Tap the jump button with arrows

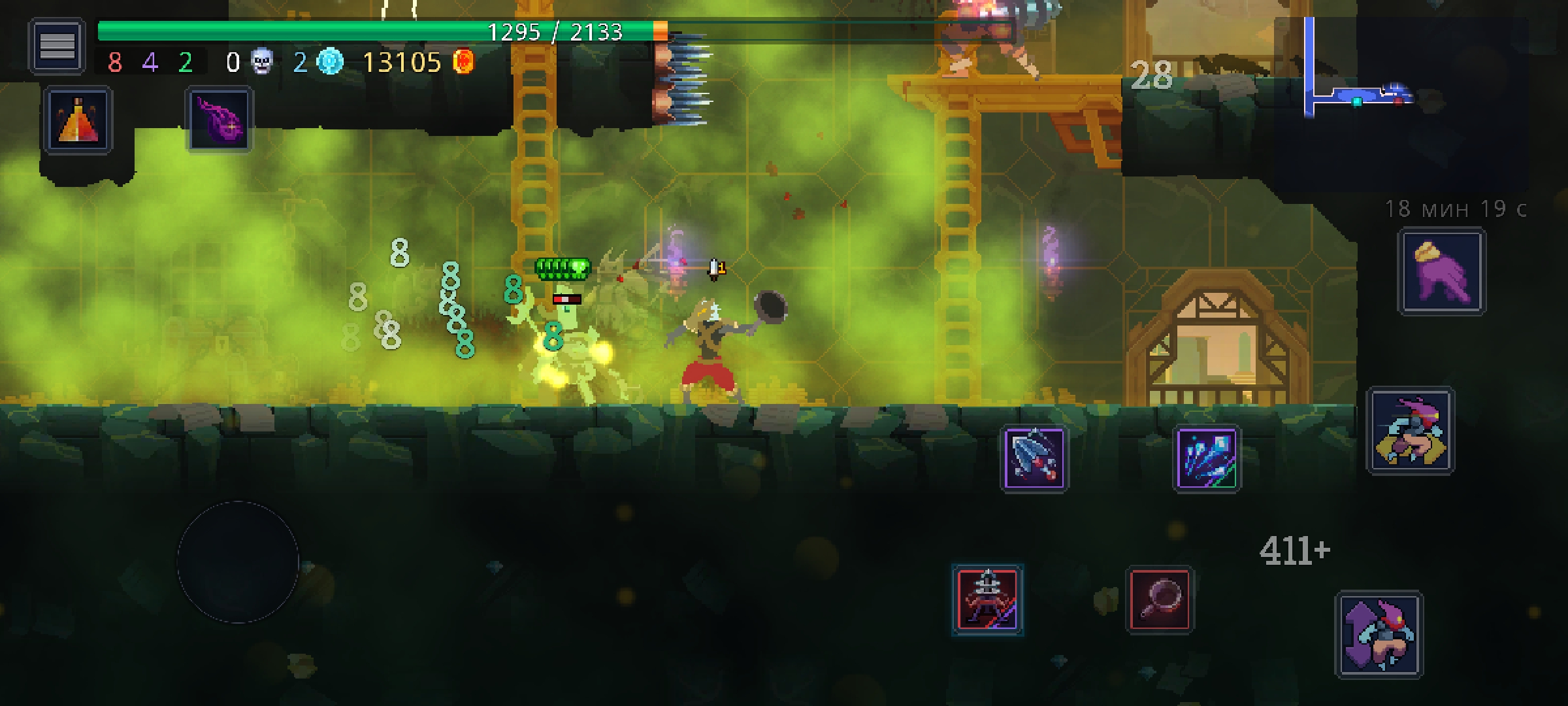[x=1379, y=634]
